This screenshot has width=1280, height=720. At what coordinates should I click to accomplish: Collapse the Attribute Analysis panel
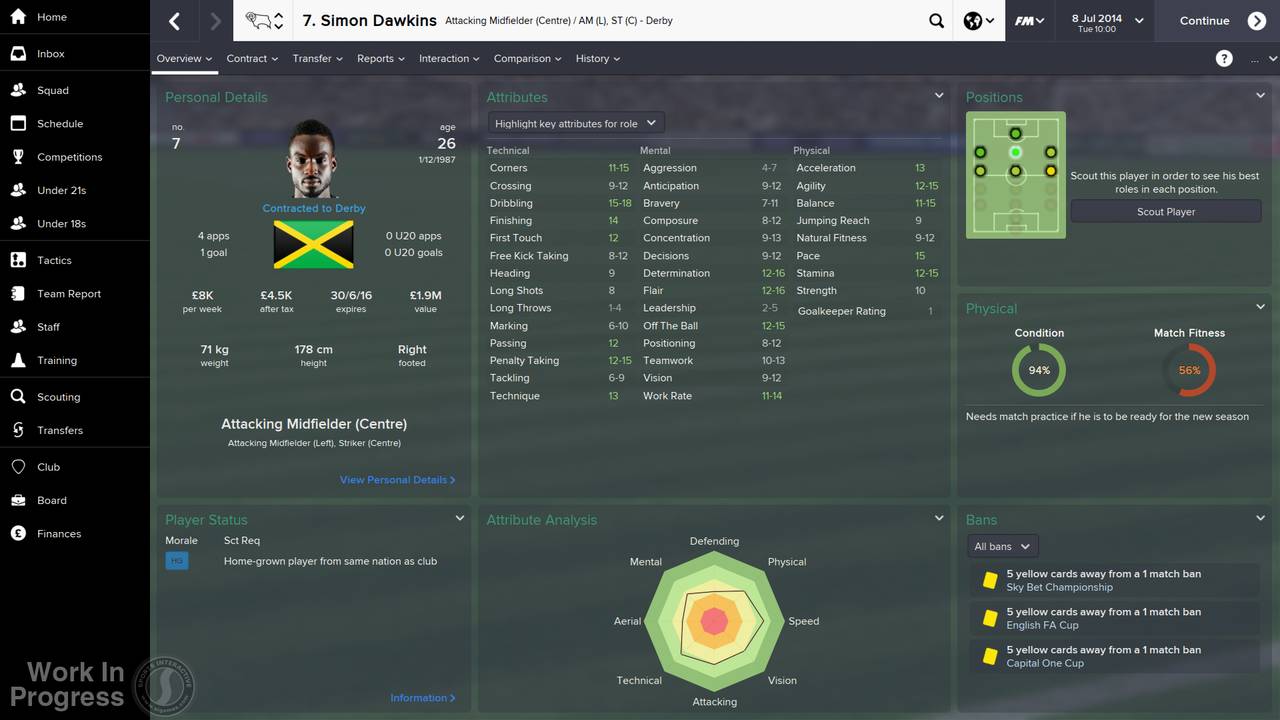(x=938, y=517)
